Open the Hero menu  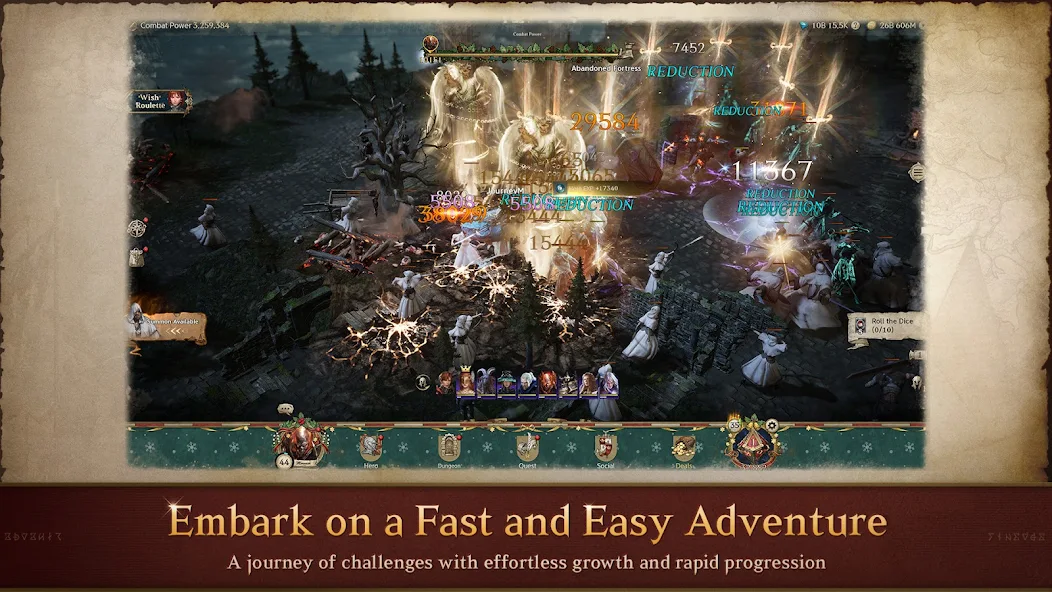click(371, 449)
